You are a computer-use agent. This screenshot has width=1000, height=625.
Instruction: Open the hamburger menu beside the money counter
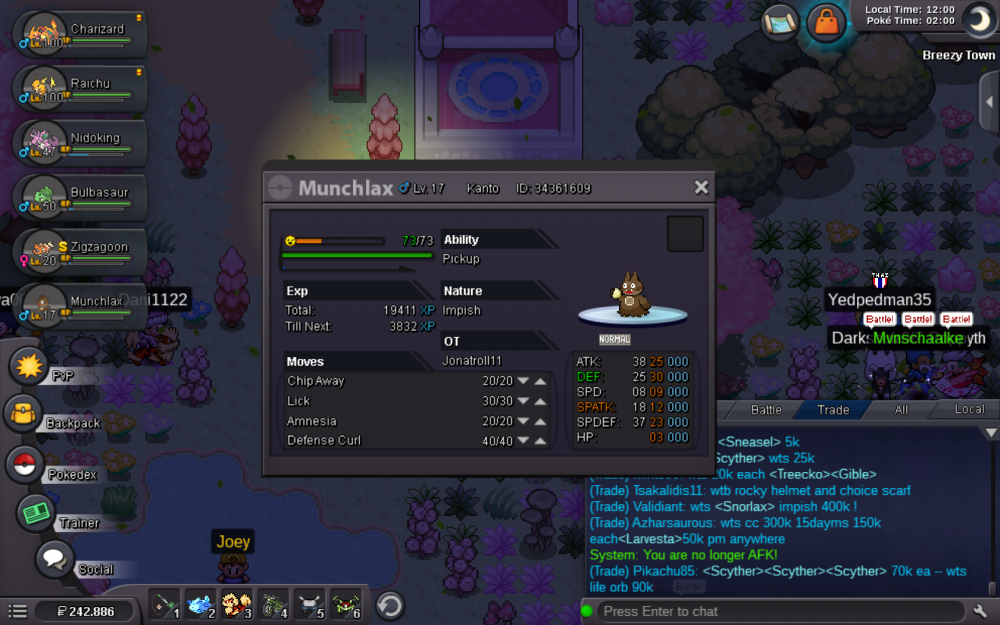pos(17,611)
